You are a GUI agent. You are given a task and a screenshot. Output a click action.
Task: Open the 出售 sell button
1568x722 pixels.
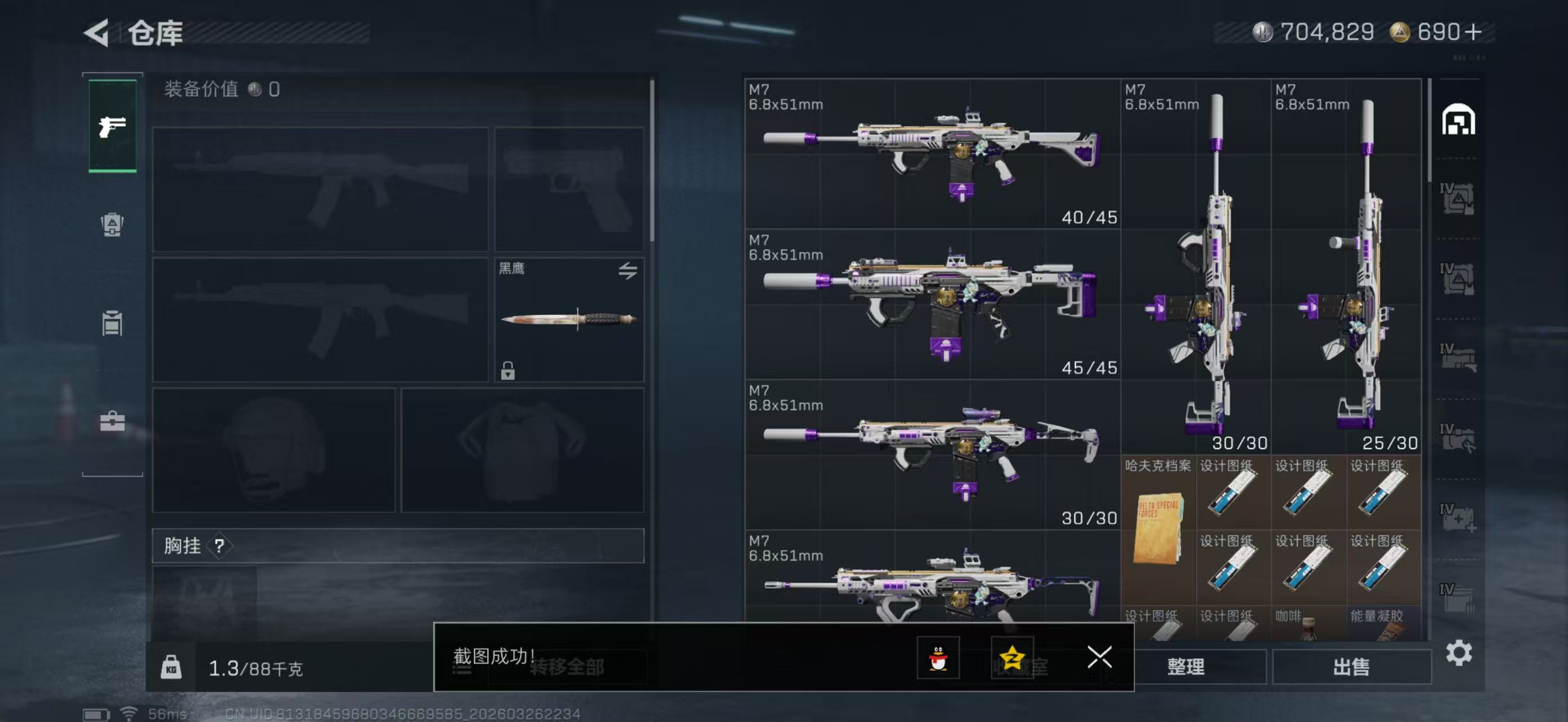[x=1351, y=667]
